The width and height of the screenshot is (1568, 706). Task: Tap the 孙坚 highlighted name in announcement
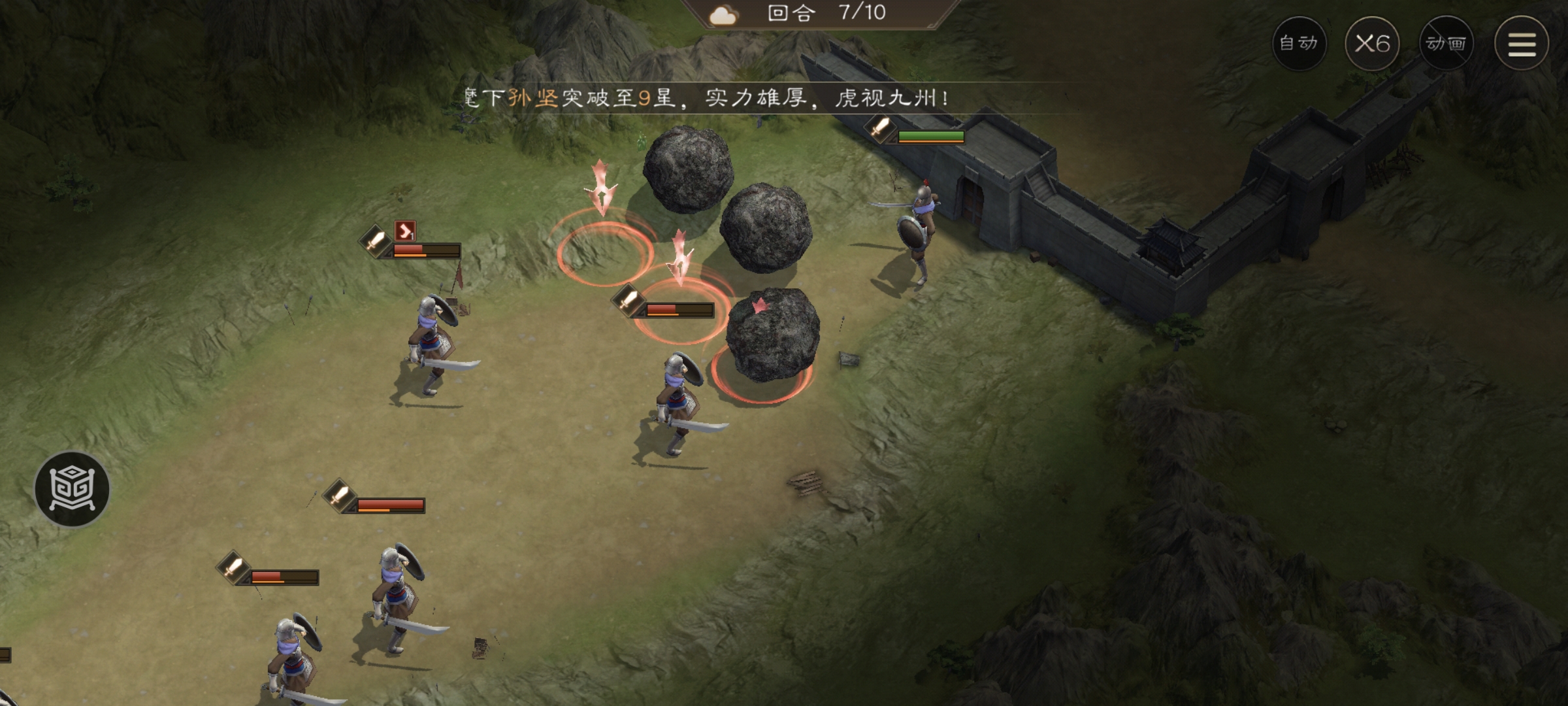pyautogui.click(x=533, y=97)
